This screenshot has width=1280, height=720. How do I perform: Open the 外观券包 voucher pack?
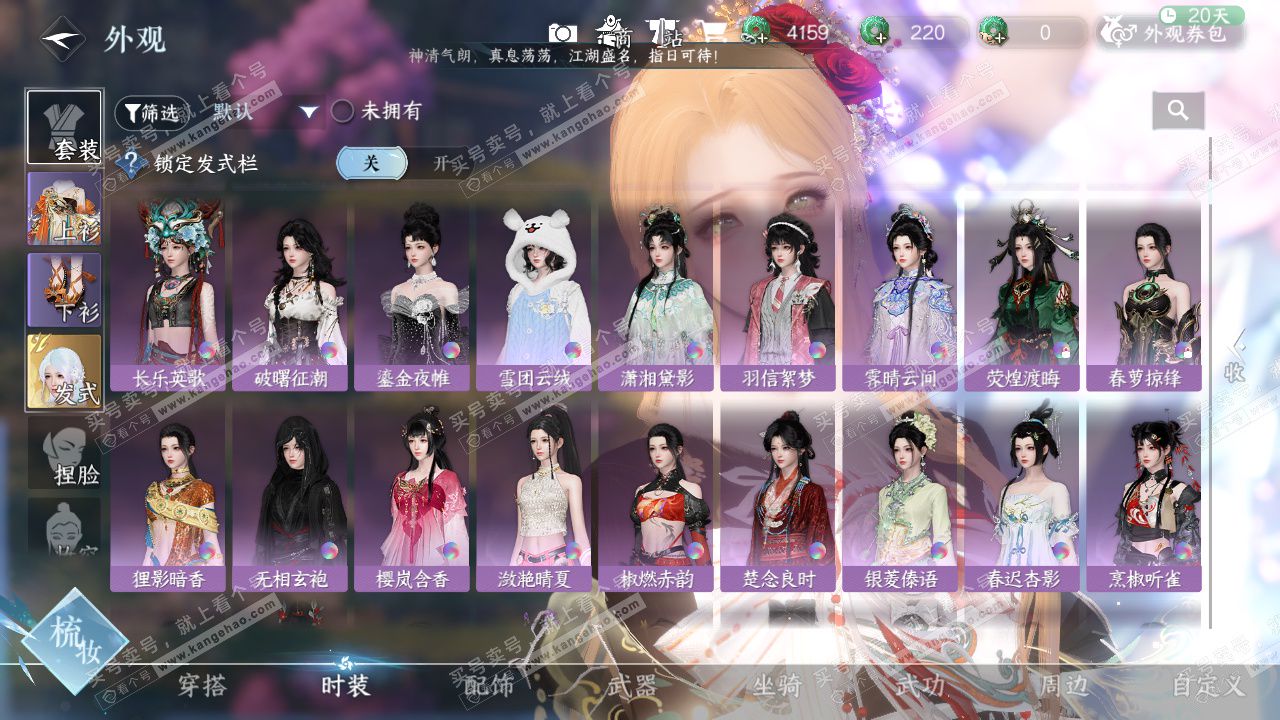pyautogui.click(x=1172, y=33)
